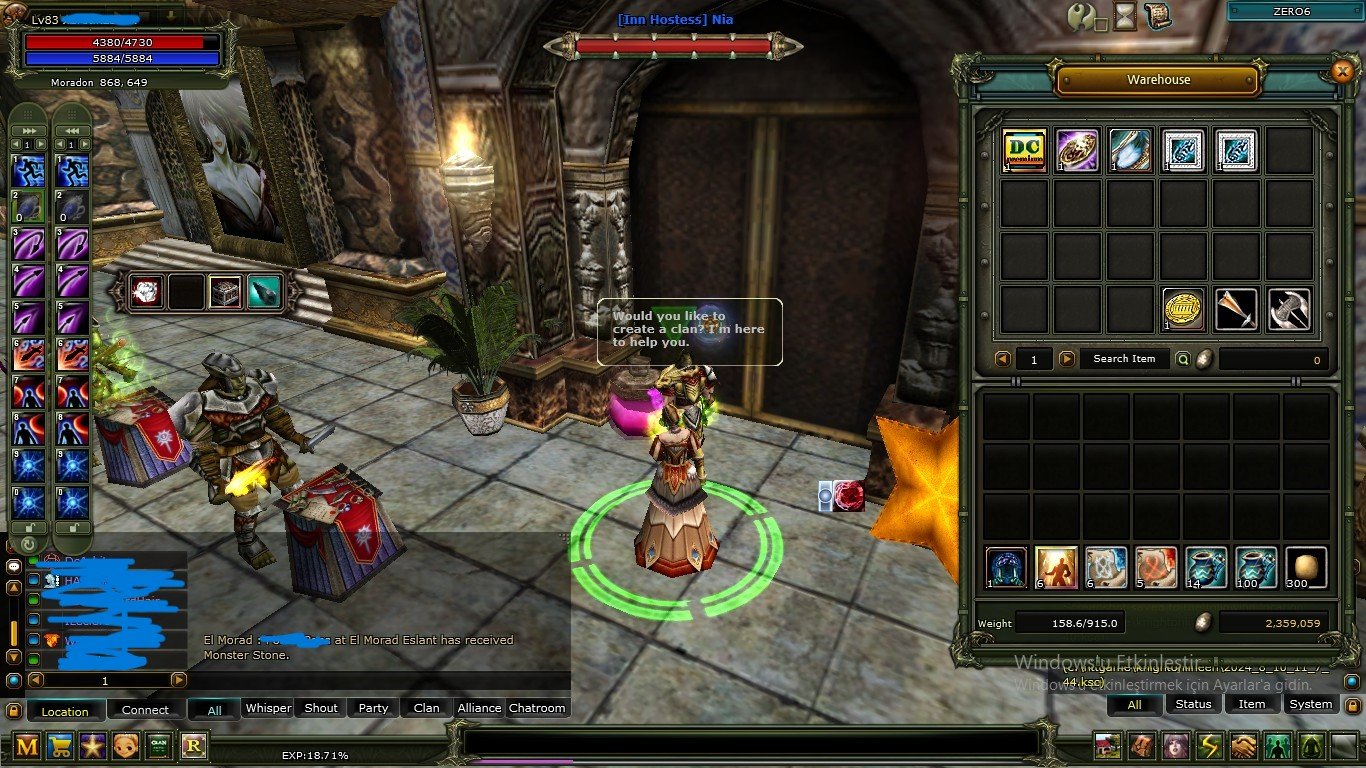This screenshot has width=1366, height=768.
Task: Click the house icon in the bottom-right shortcut bar
Action: click(x=1107, y=747)
